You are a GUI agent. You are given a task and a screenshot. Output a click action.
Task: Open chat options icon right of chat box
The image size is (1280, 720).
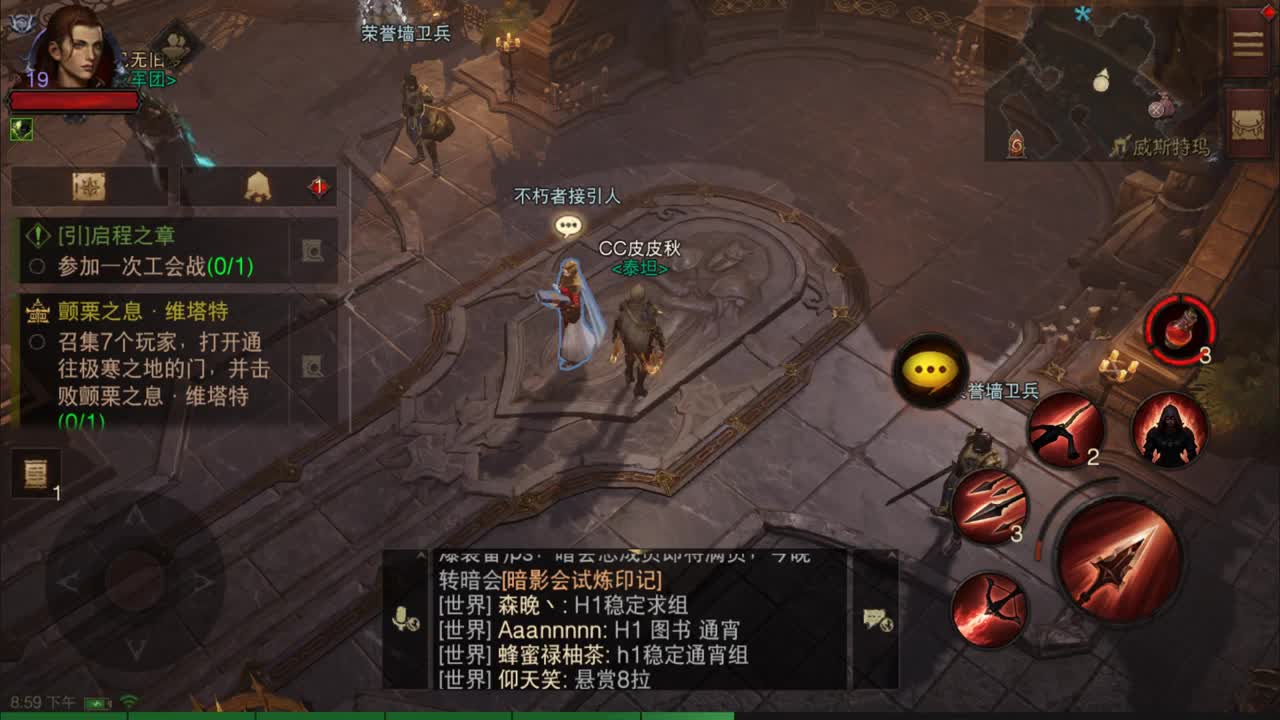878,619
